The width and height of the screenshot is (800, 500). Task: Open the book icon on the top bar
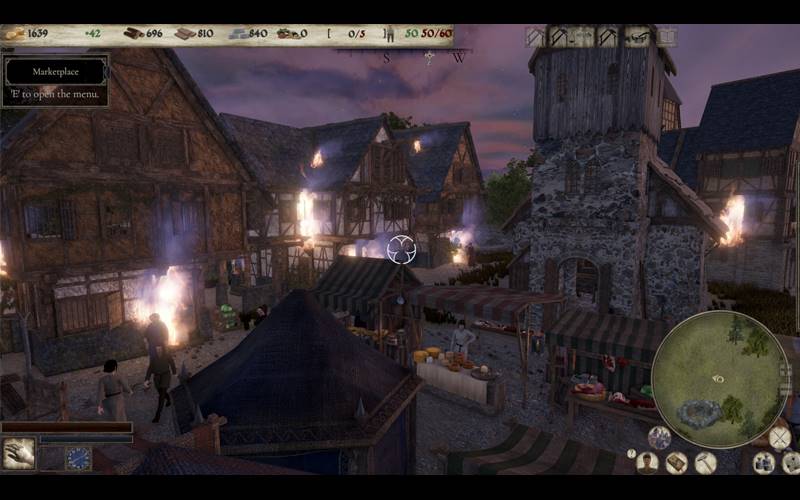tap(667, 37)
